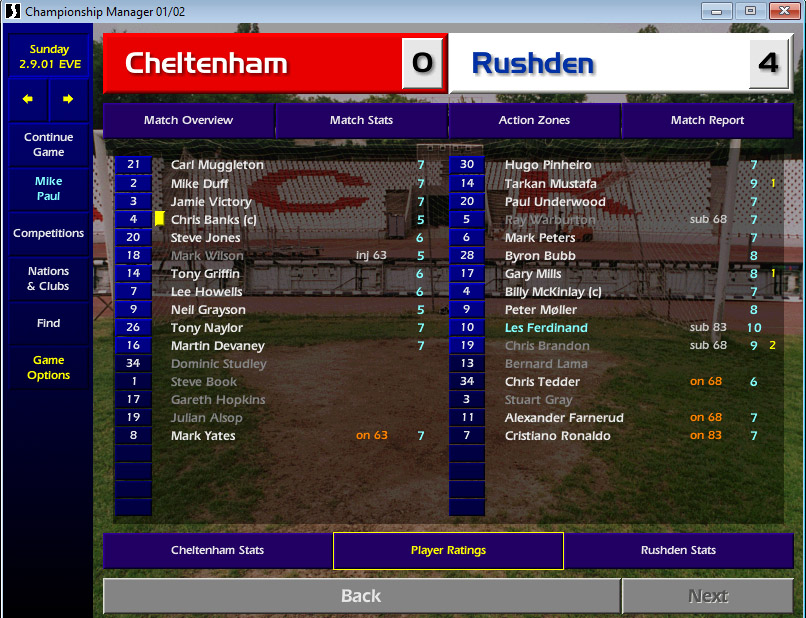806x618 pixels.
Task: Open the Match Report tab
Action: pos(707,120)
